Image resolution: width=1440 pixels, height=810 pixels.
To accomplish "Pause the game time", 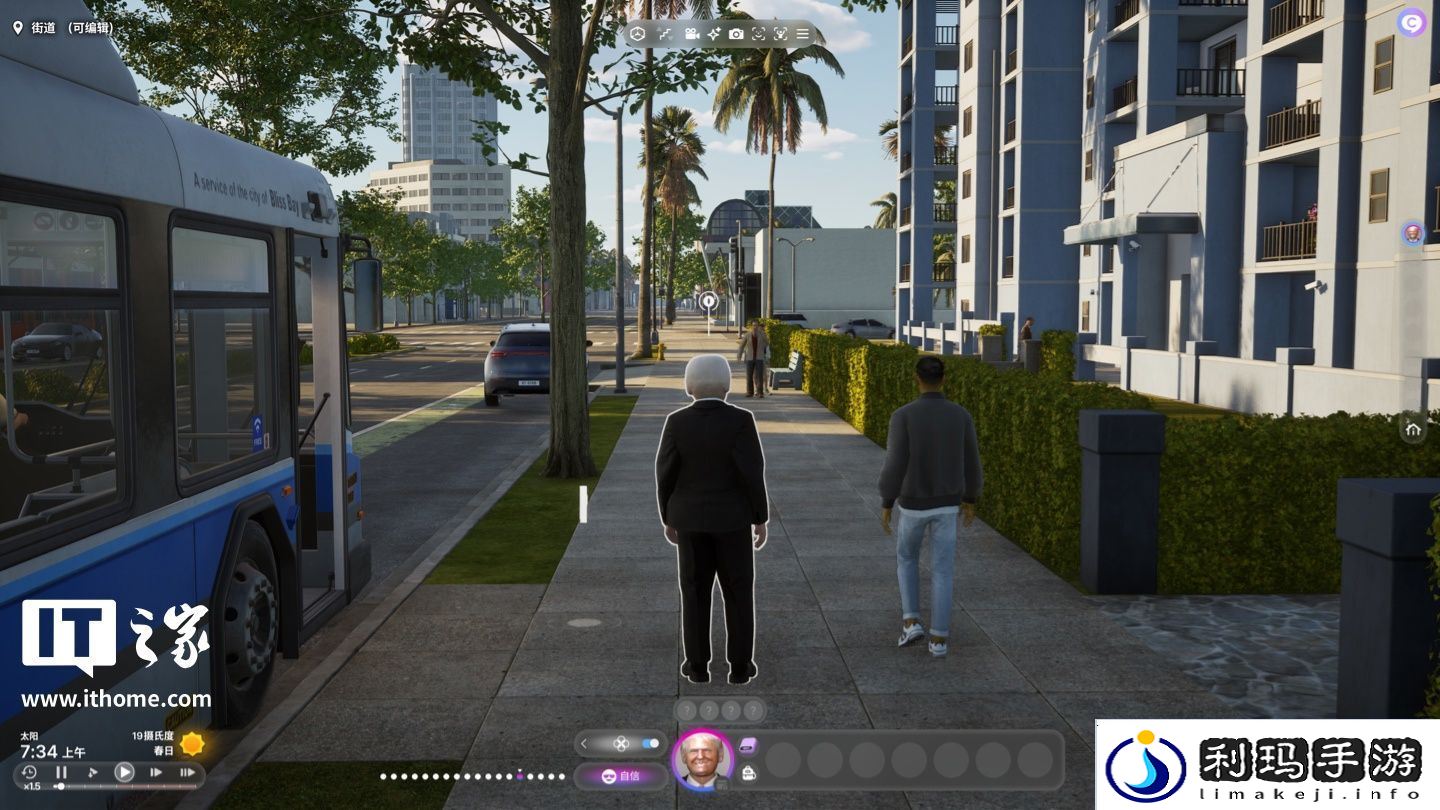I will point(61,772).
